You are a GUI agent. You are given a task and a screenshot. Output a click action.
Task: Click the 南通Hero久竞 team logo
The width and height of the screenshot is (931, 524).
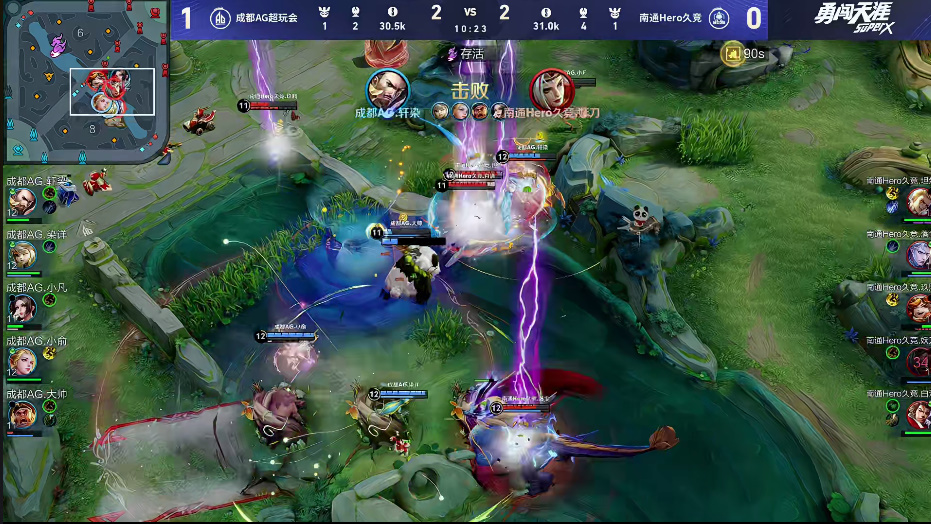[612, 18]
